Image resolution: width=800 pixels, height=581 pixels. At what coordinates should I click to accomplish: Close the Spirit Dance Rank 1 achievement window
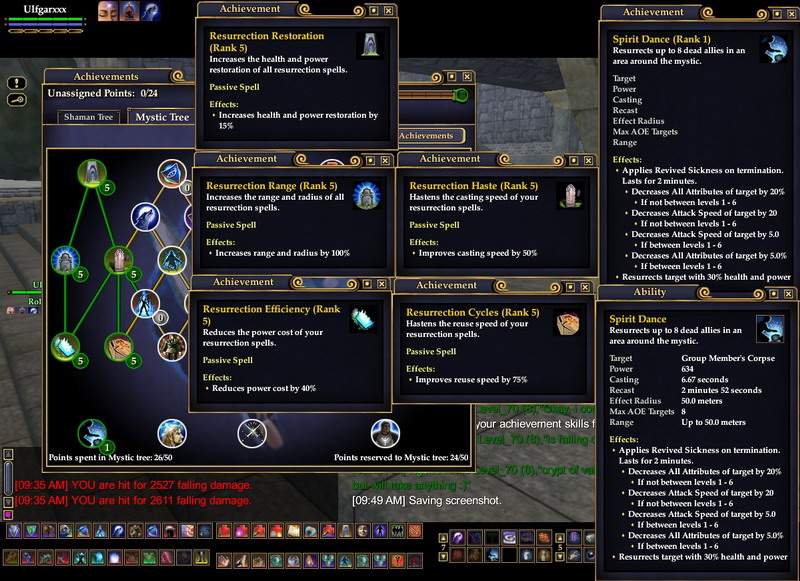(790, 12)
